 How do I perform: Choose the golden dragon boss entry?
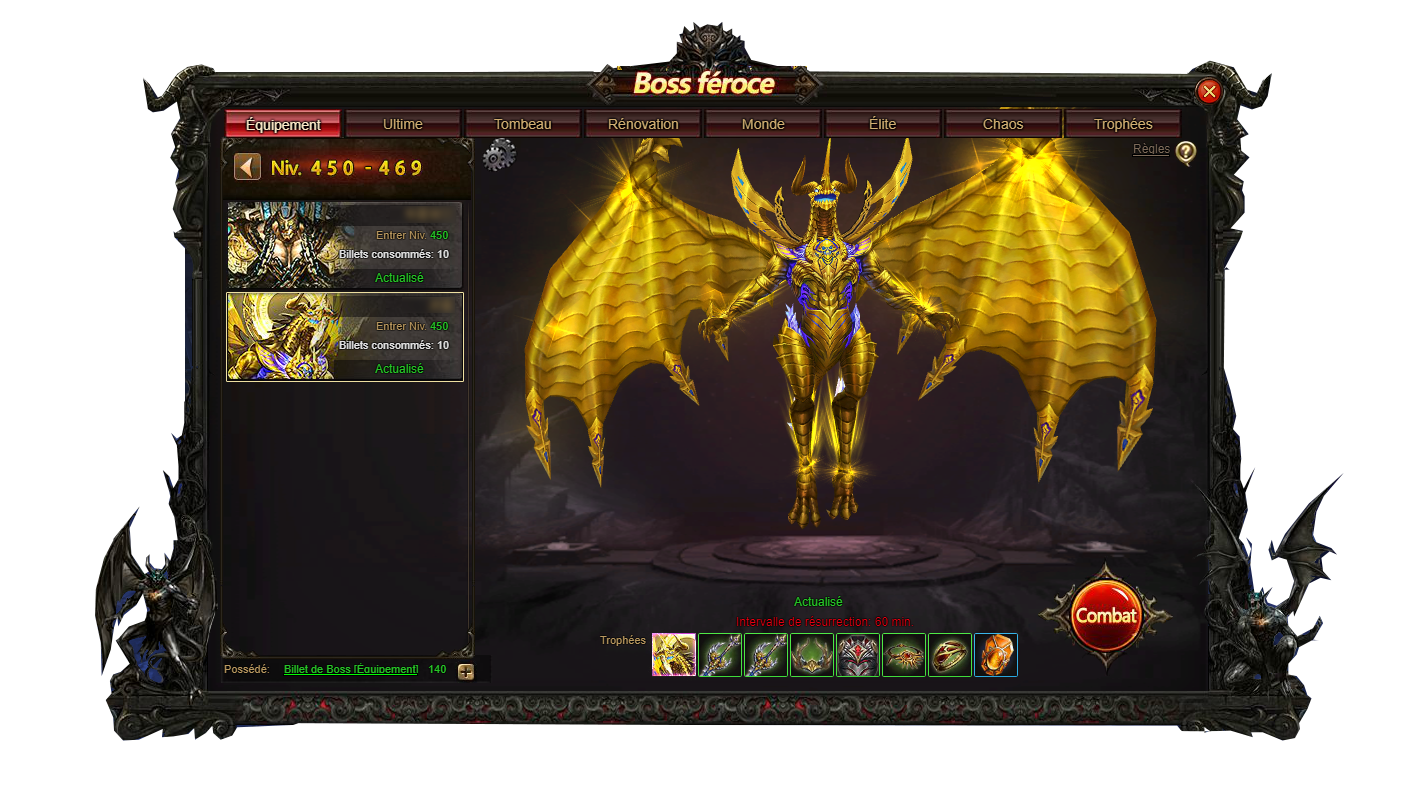345,337
